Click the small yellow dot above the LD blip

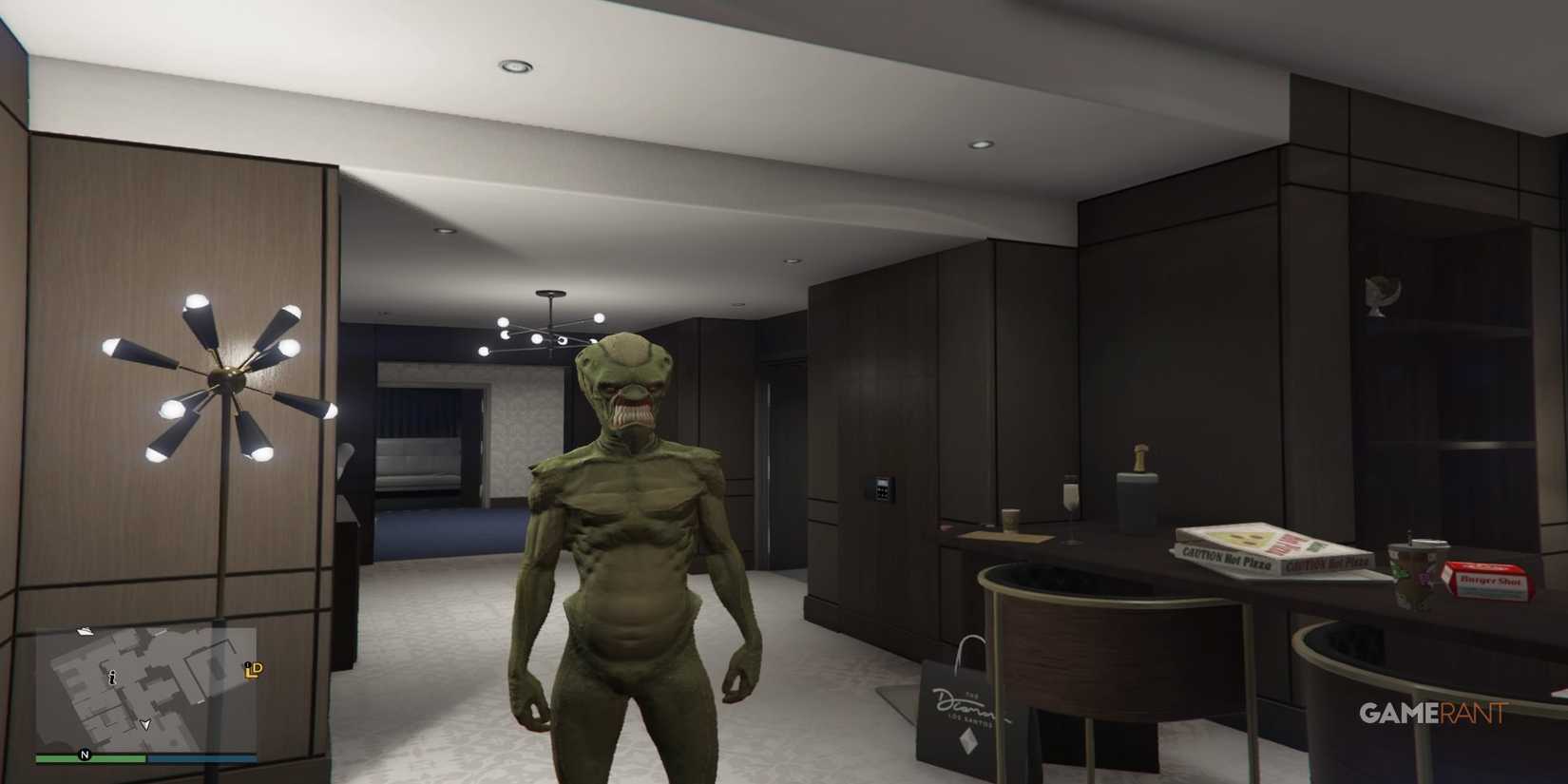pyautogui.click(x=247, y=665)
